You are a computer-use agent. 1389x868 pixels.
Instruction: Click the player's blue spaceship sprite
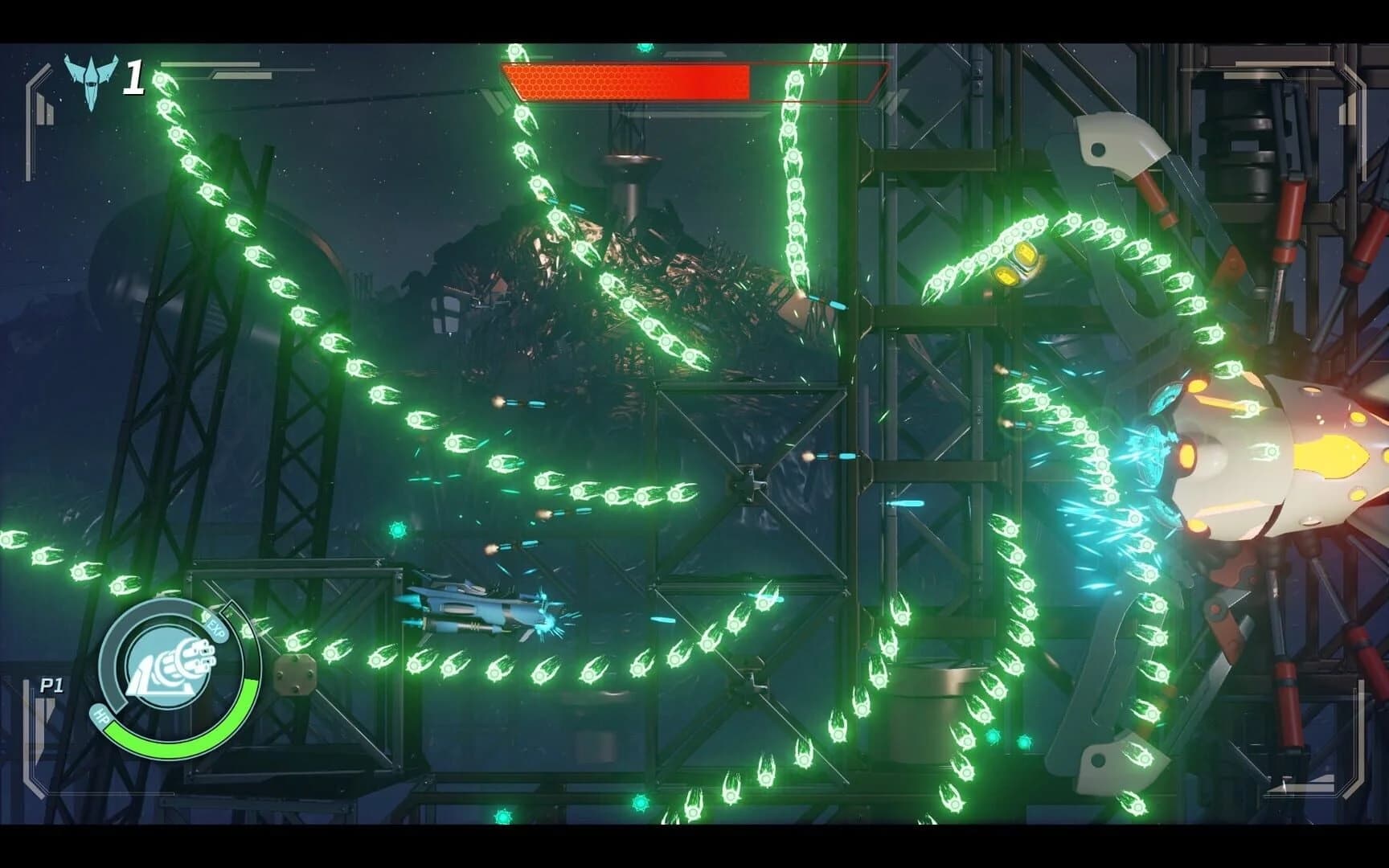(x=466, y=607)
